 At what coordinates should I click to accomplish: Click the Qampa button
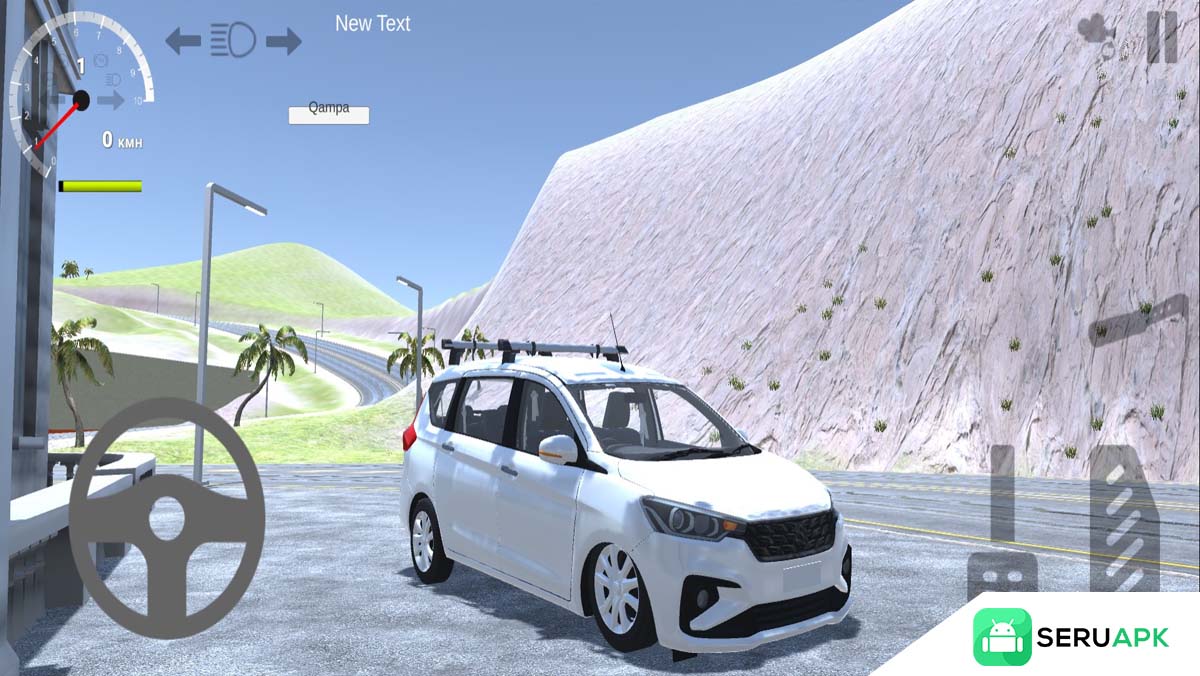click(329, 114)
